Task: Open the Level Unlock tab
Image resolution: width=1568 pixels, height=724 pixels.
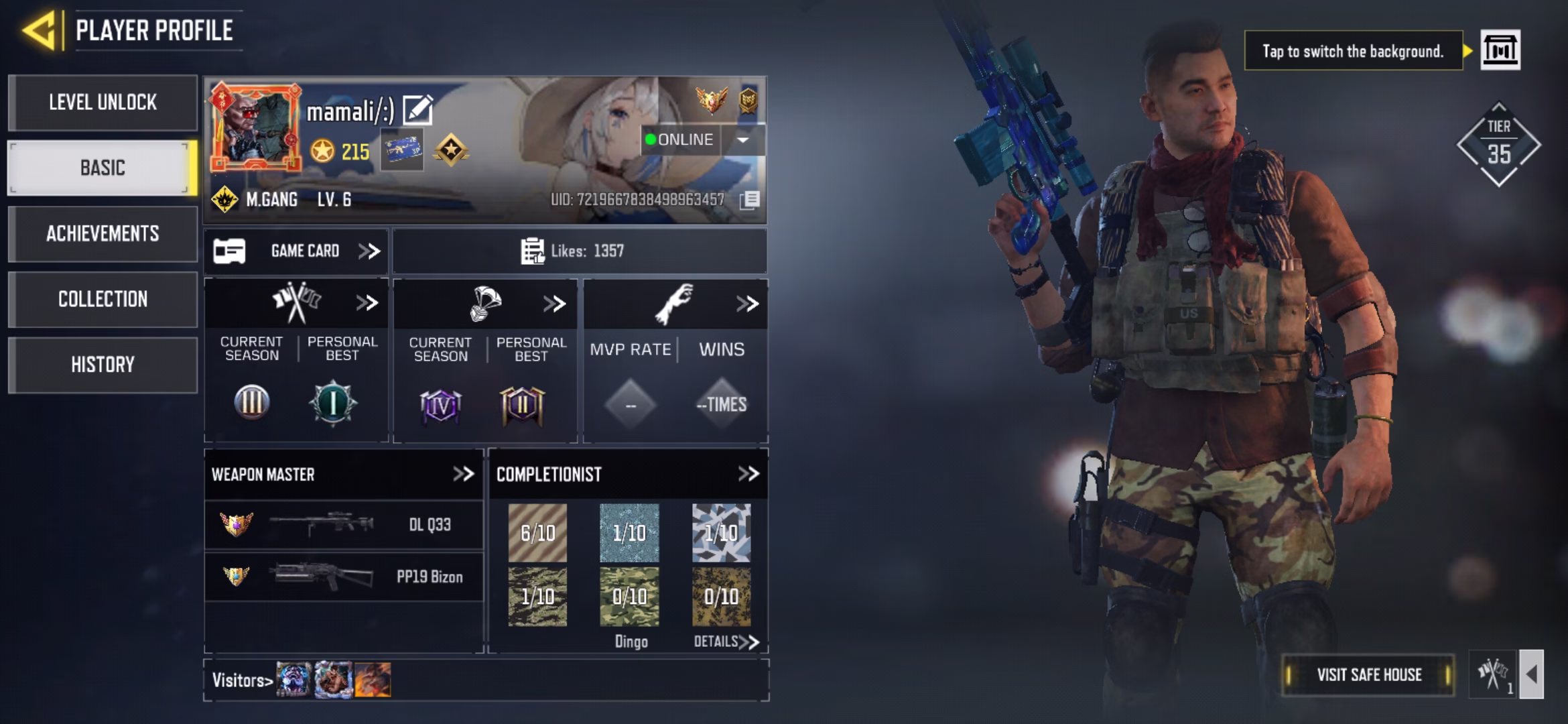Action: 103,103
